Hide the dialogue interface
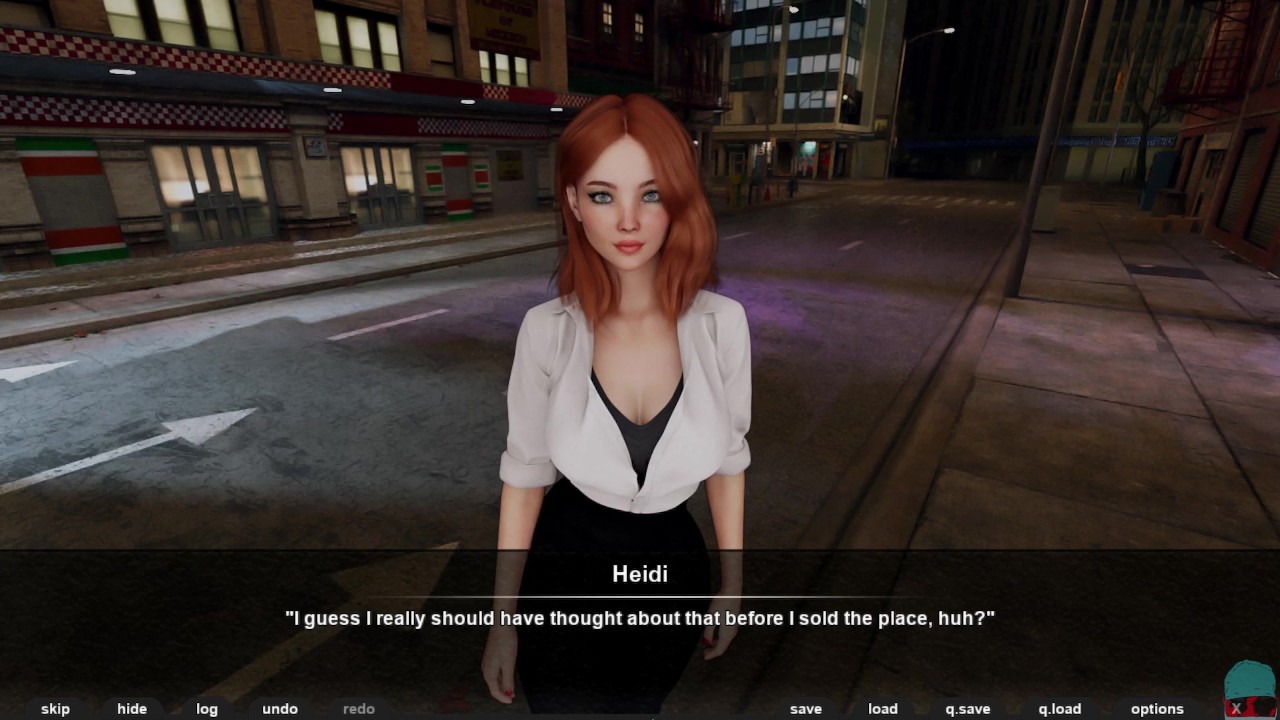1280x720 pixels. [132, 709]
